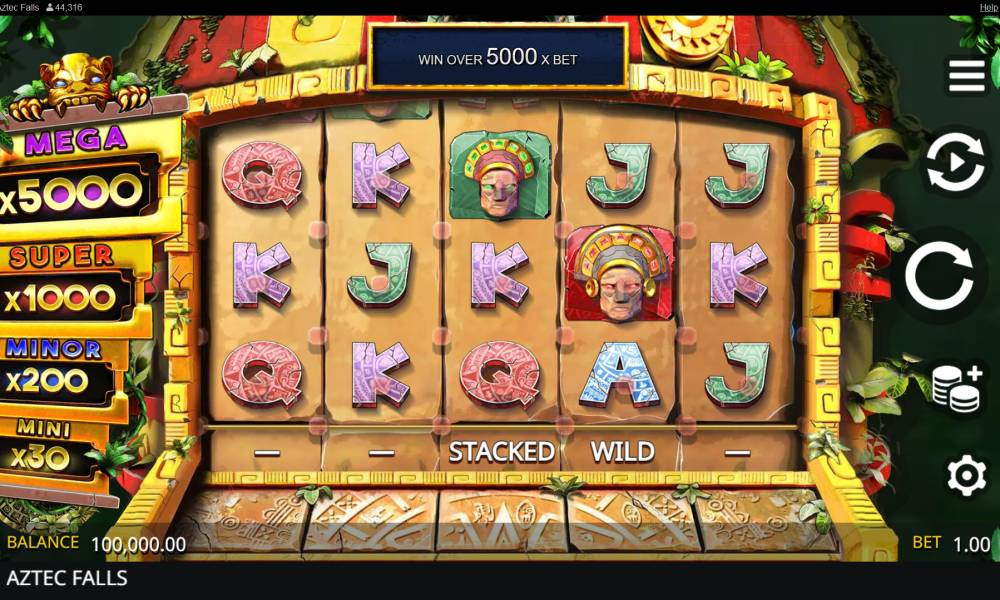Open the hamburger menu
The height and width of the screenshot is (600, 1000).
[x=966, y=75]
